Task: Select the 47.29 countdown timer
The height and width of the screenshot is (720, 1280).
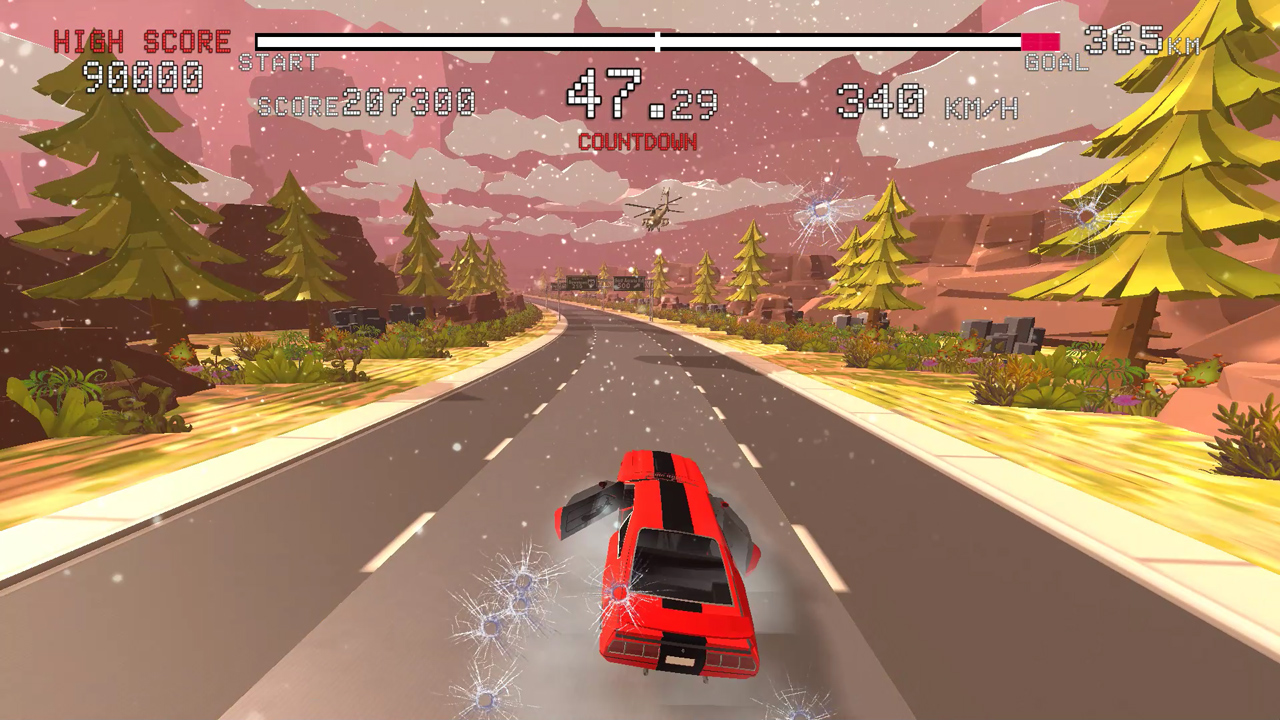Action: point(638,96)
